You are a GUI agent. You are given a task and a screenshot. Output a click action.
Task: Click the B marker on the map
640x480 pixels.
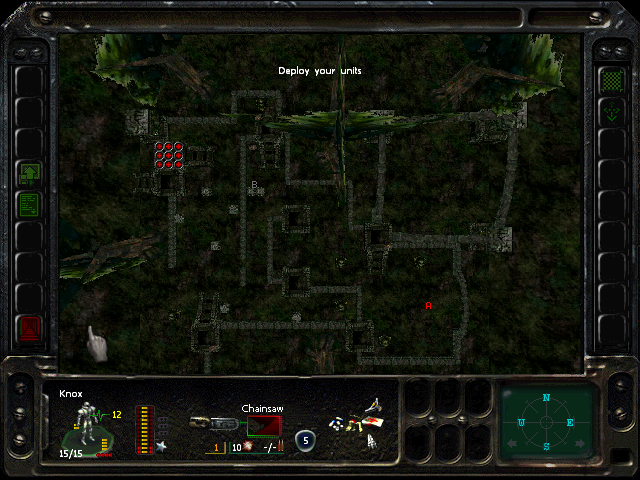pyautogui.click(x=254, y=185)
